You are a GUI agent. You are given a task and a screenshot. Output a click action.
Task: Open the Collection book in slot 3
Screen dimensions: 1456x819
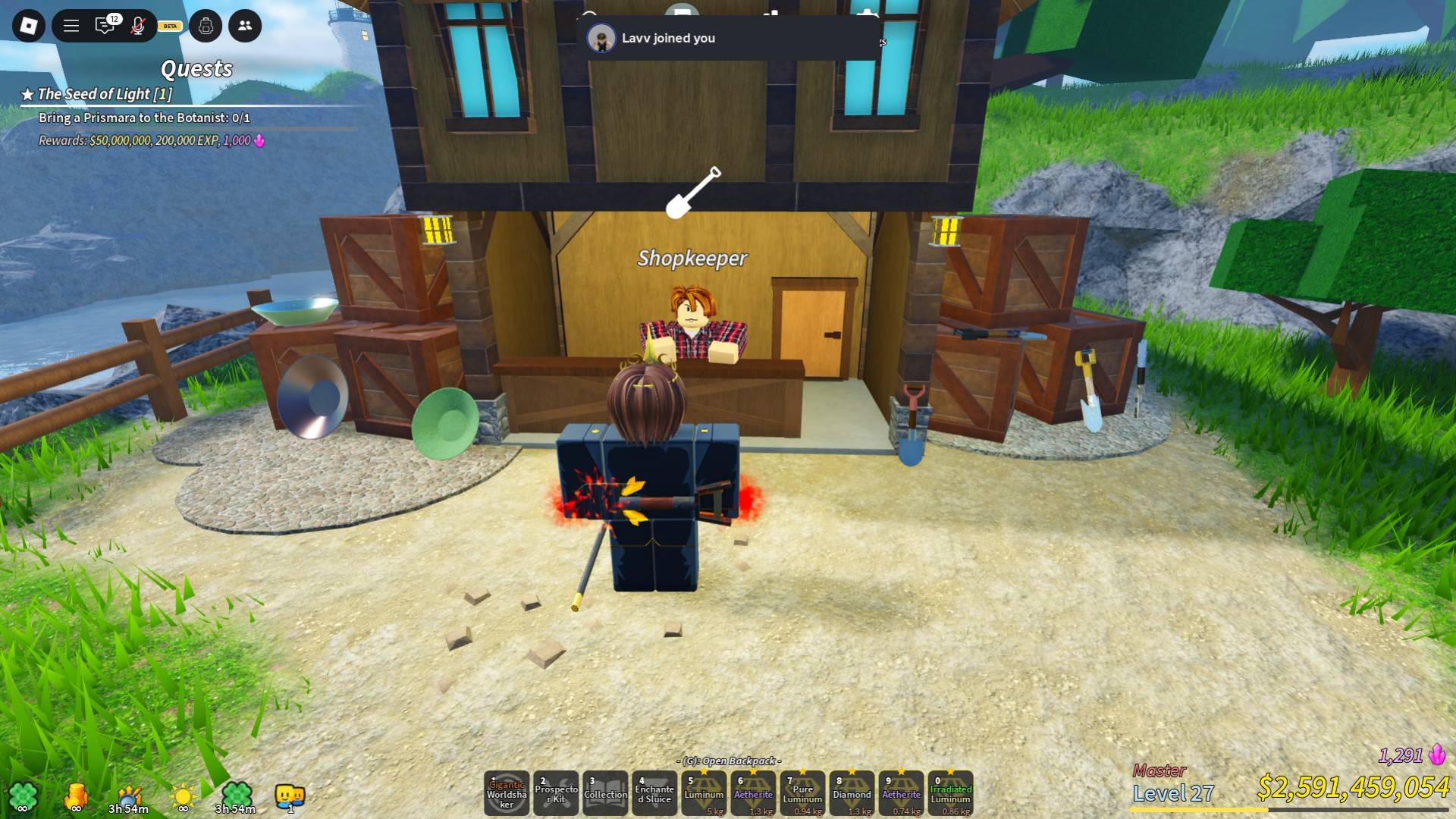click(x=606, y=793)
